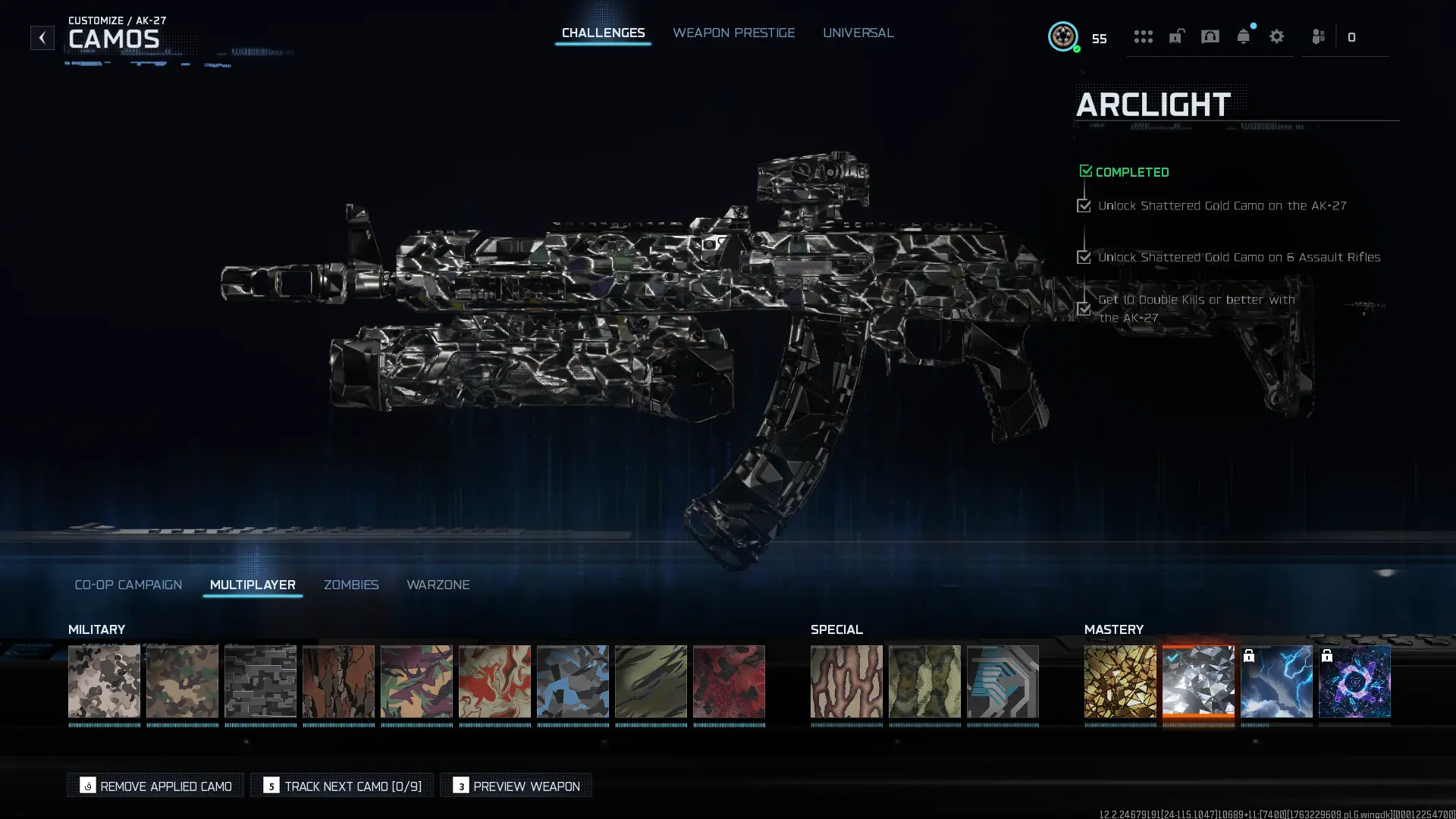Open the support headset chat icon

click(1210, 36)
